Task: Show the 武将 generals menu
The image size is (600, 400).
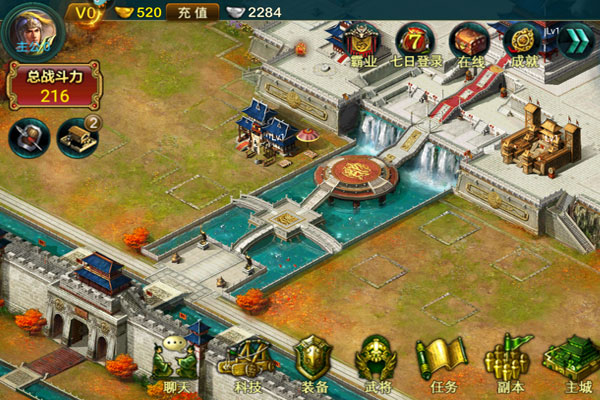Action: pyautogui.click(x=377, y=364)
